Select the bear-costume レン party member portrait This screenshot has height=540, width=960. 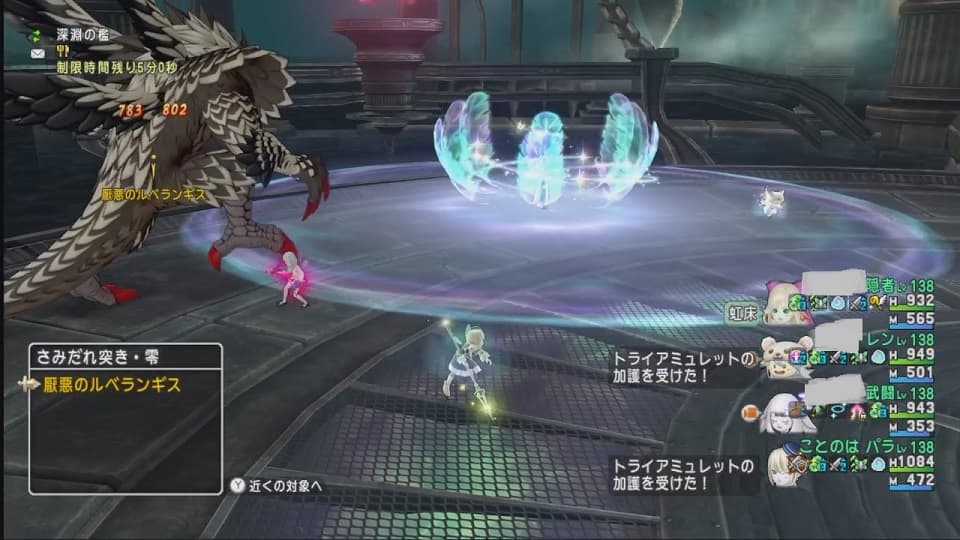click(x=783, y=357)
